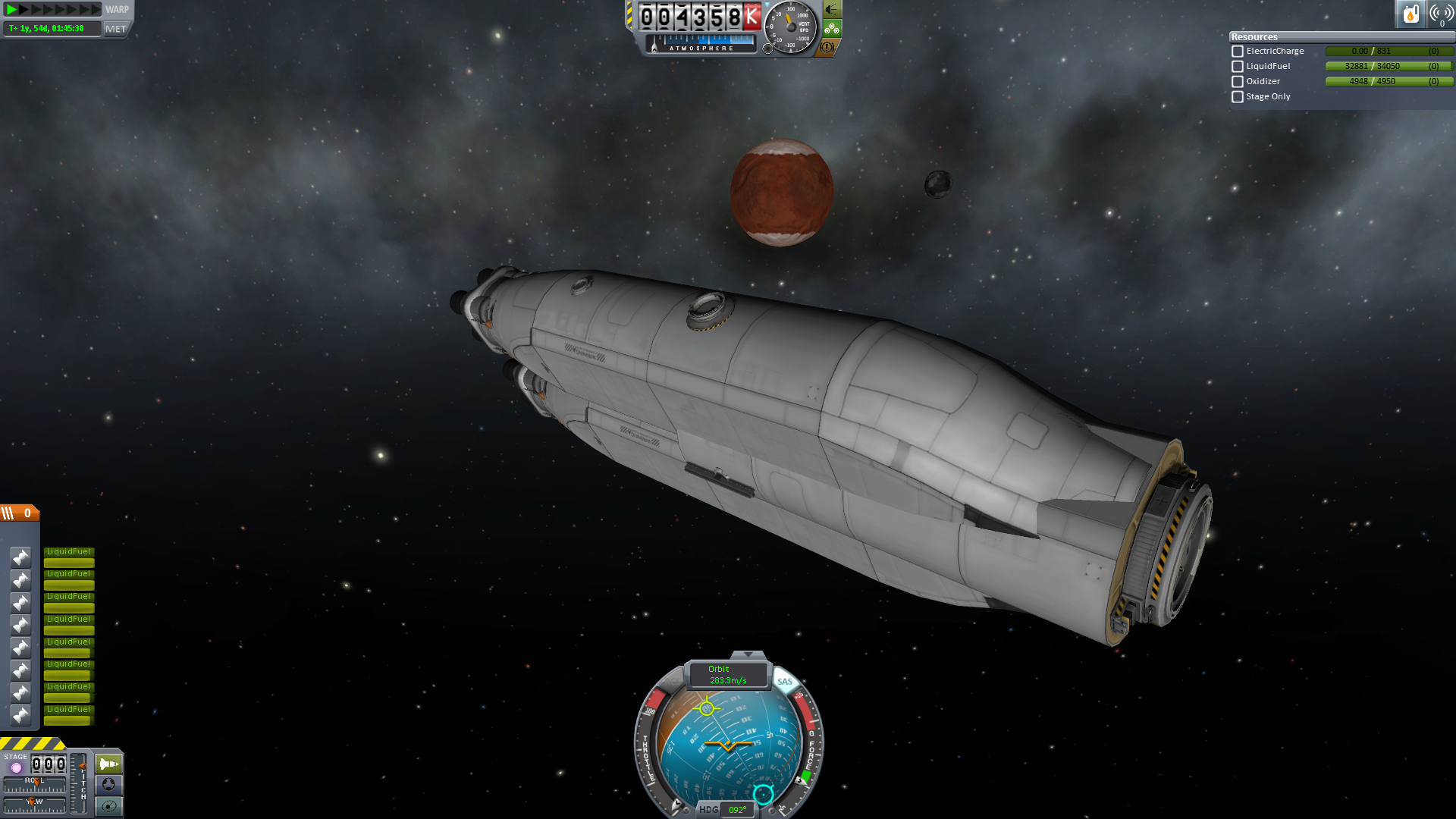Tick the LiquidFuel resource checkbox
This screenshot has width=1456, height=819.
pos(1238,67)
